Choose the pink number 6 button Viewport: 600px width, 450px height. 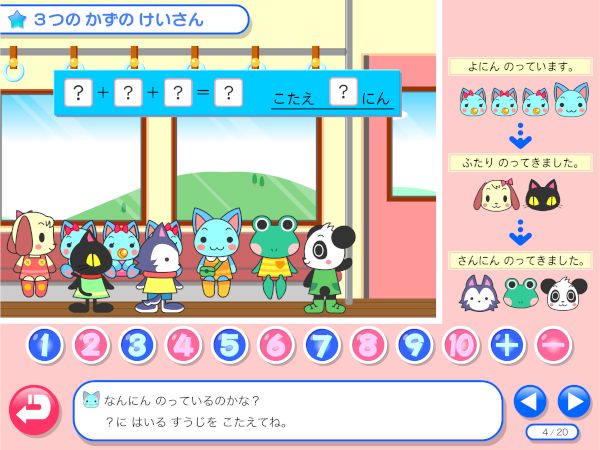(274, 345)
